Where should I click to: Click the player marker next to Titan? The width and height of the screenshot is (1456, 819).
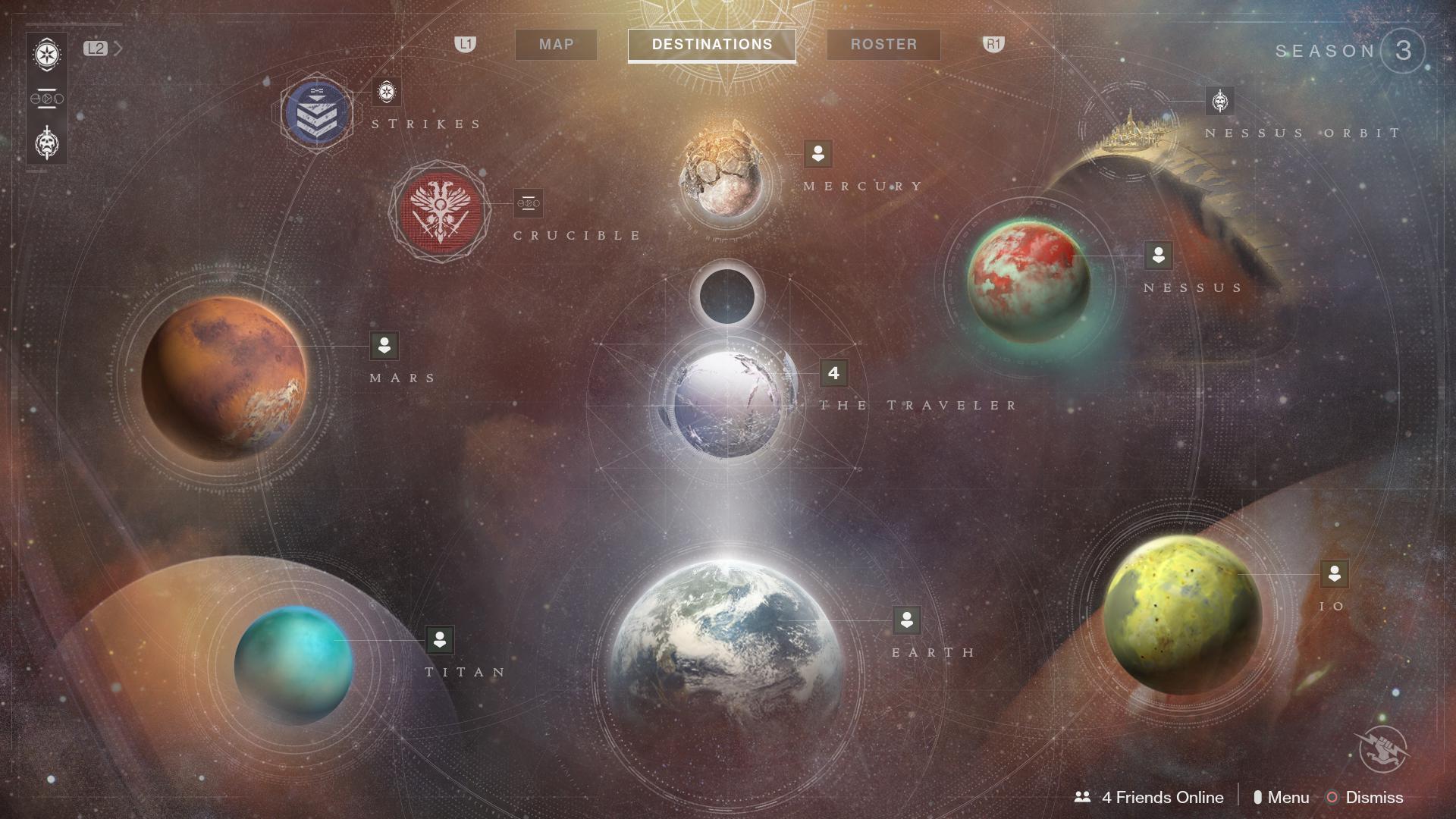coord(441,641)
